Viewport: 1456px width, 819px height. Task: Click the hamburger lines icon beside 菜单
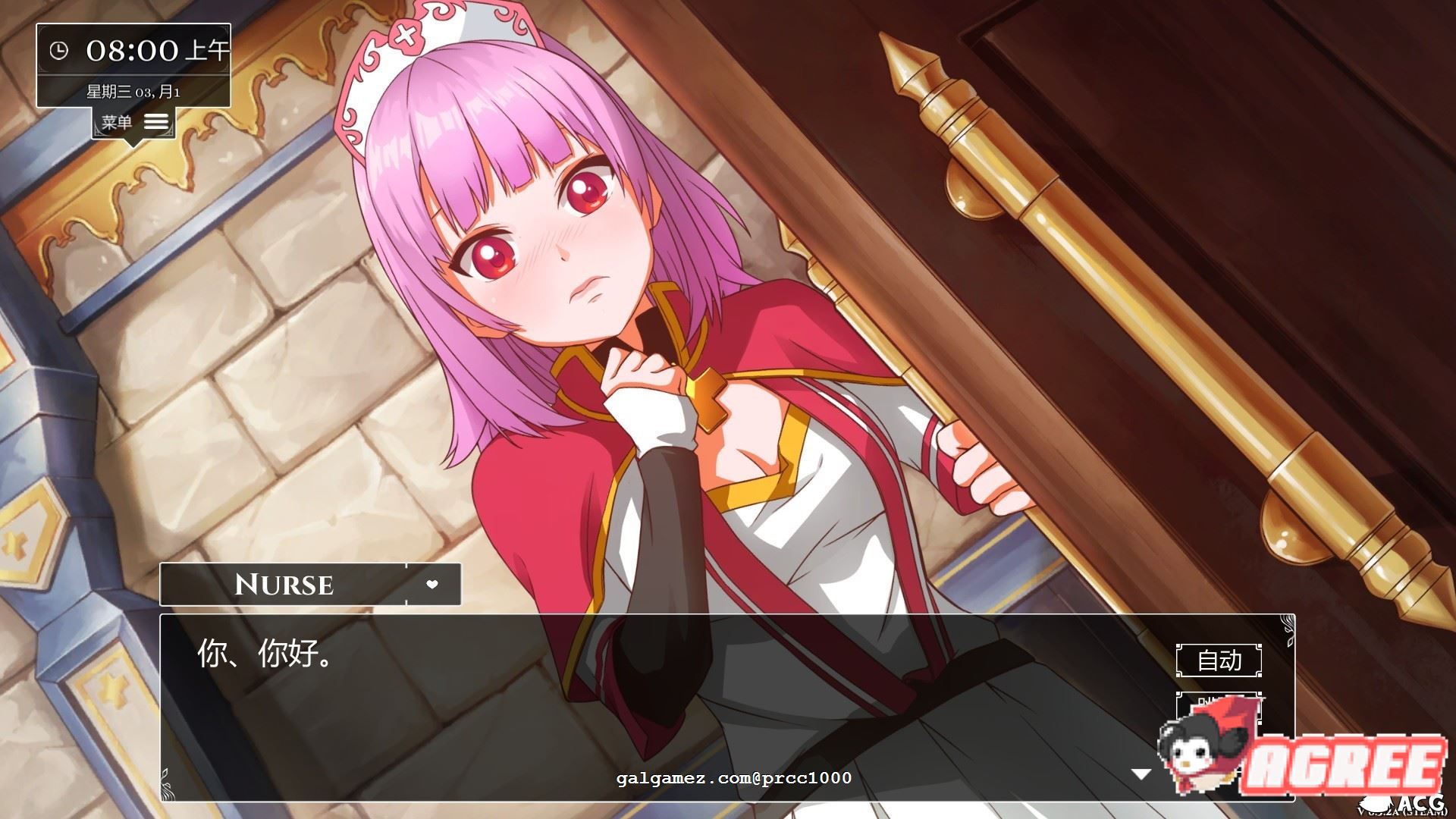155,121
